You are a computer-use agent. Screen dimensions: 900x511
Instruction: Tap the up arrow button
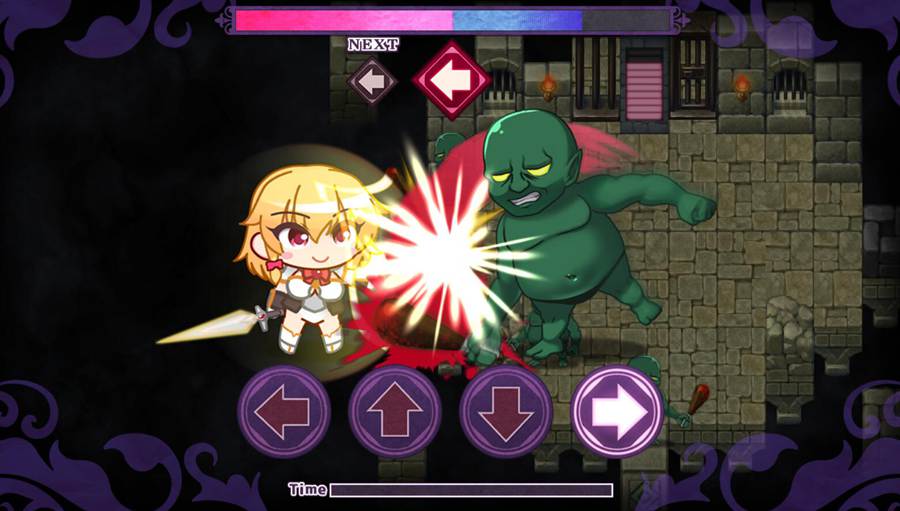click(x=395, y=412)
